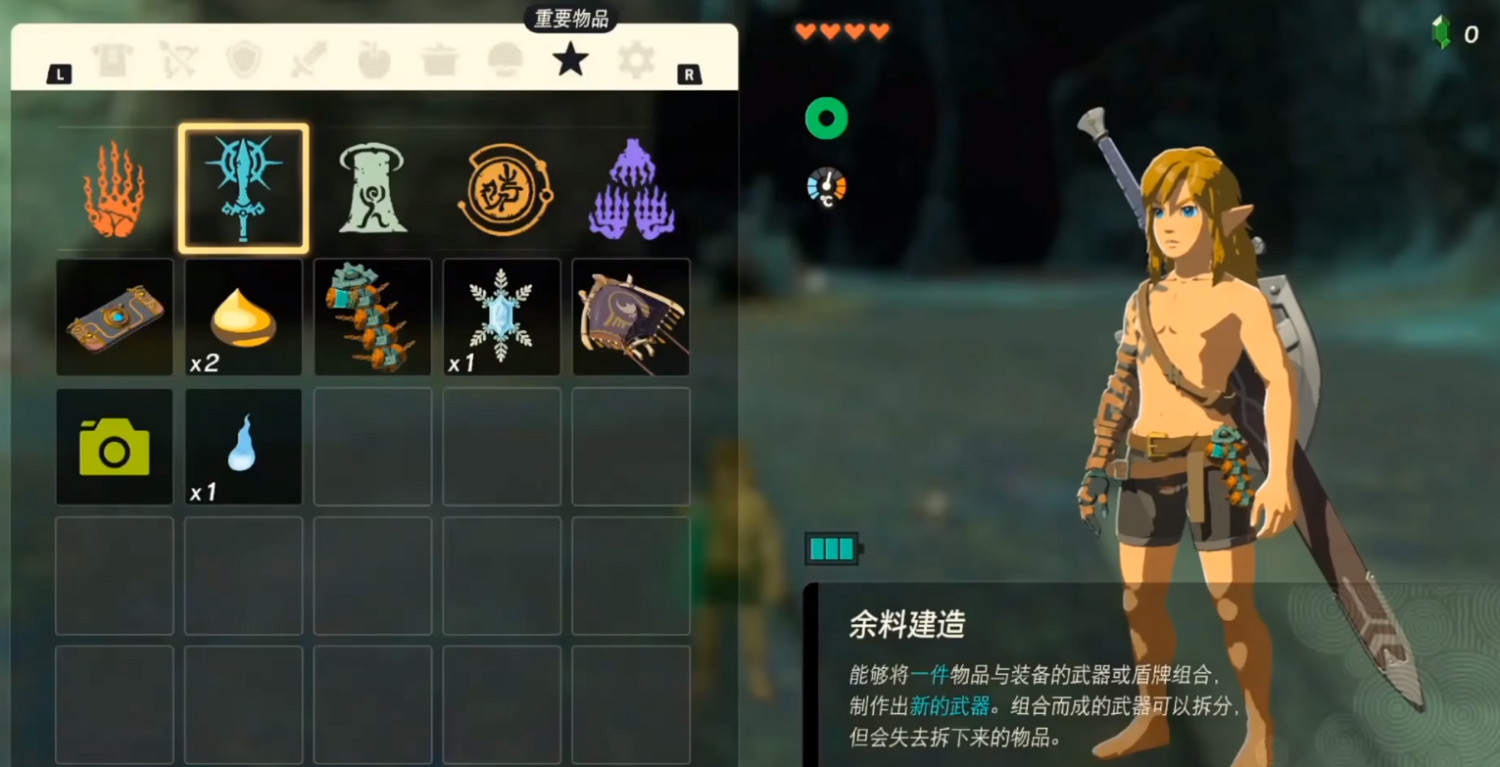The image size is (1500, 767).
Task: Switch to the shield inventory tab
Action: (x=242, y=58)
